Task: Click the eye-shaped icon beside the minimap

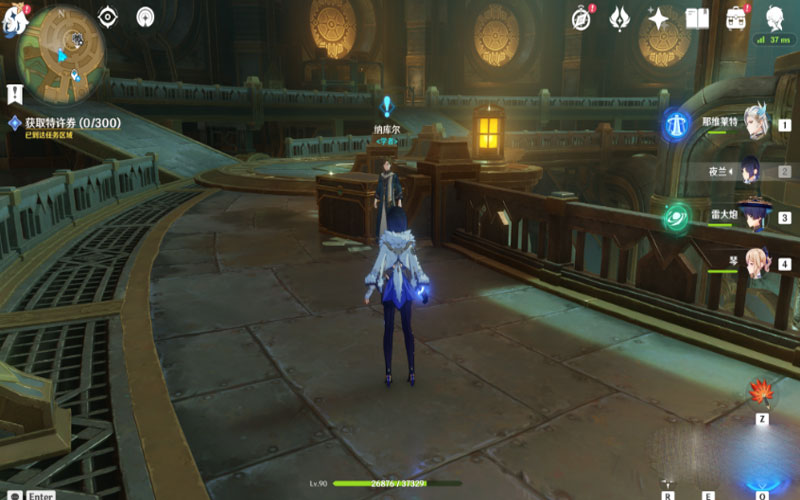Action: (x=107, y=16)
